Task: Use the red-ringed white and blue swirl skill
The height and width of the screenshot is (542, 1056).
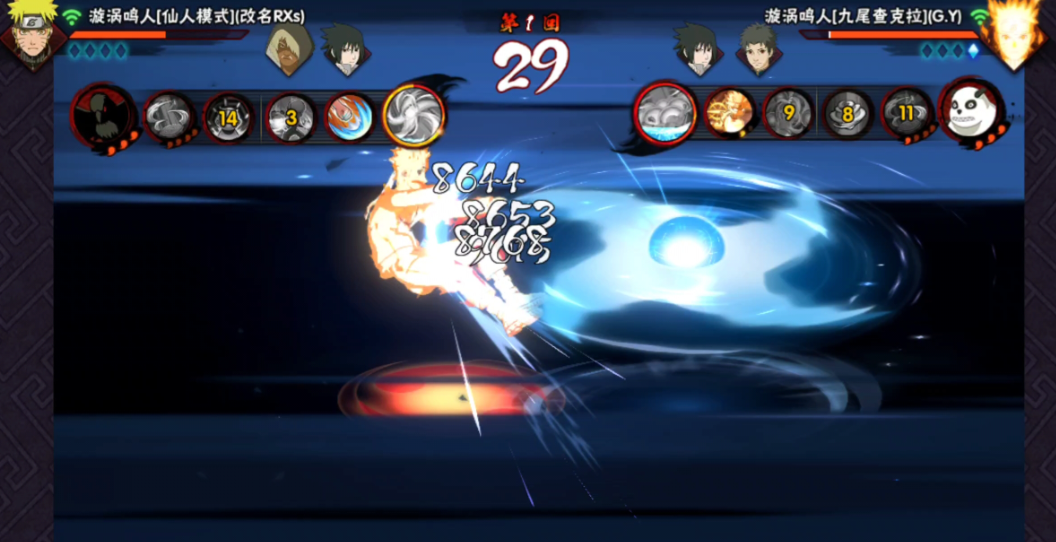Action: 666,113
